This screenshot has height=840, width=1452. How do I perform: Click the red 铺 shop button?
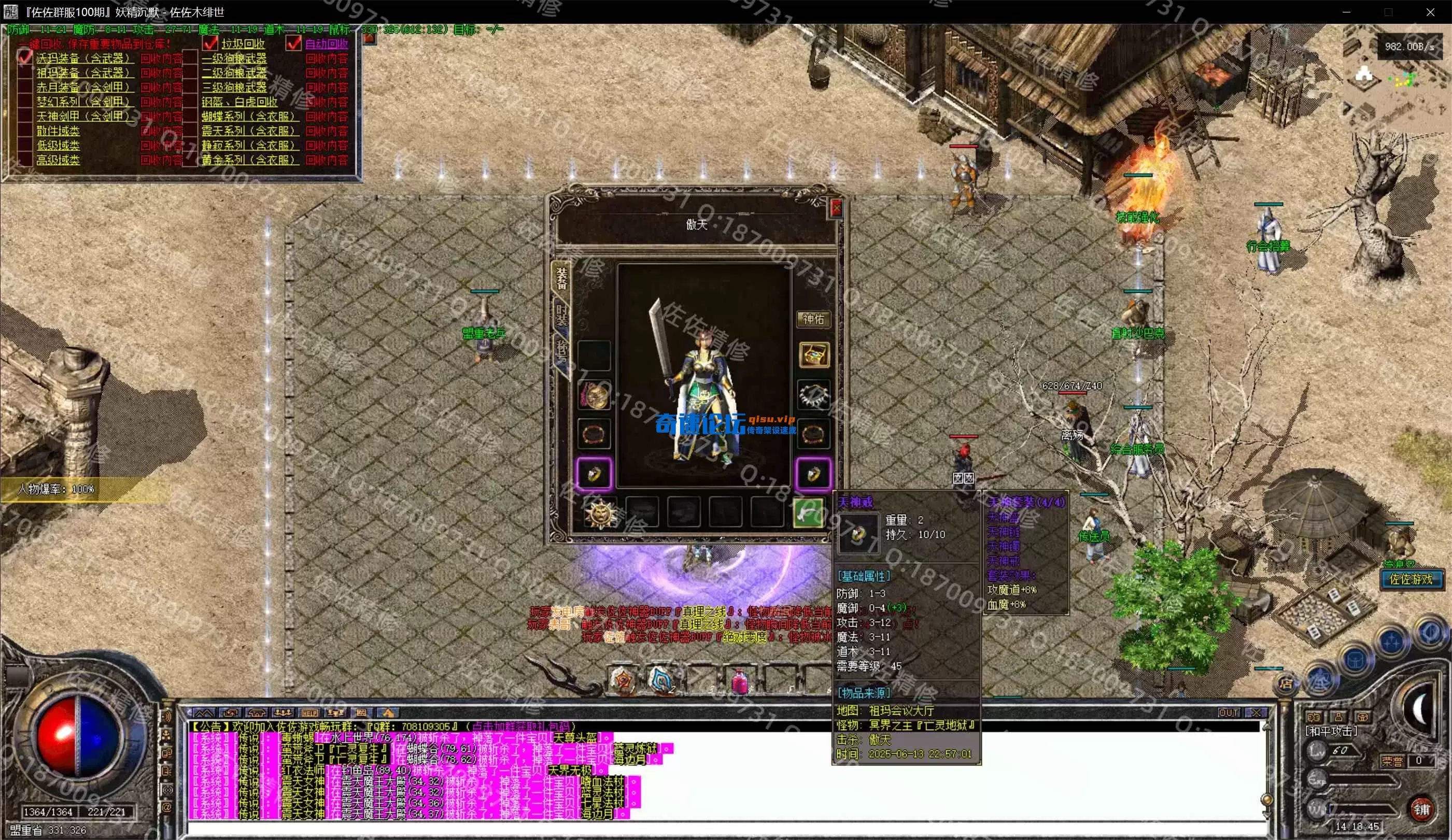pyautogui.click(x=1421, y=809)
